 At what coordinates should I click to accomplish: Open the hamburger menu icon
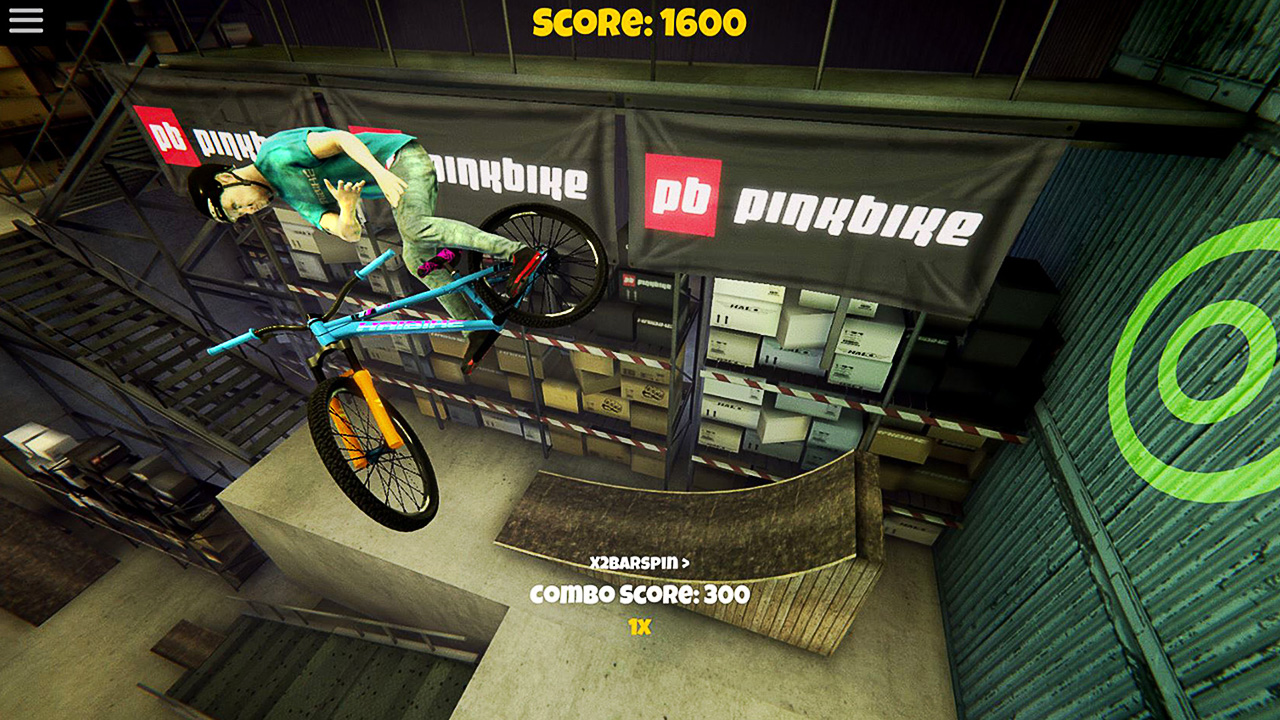(x=25, y=20)
